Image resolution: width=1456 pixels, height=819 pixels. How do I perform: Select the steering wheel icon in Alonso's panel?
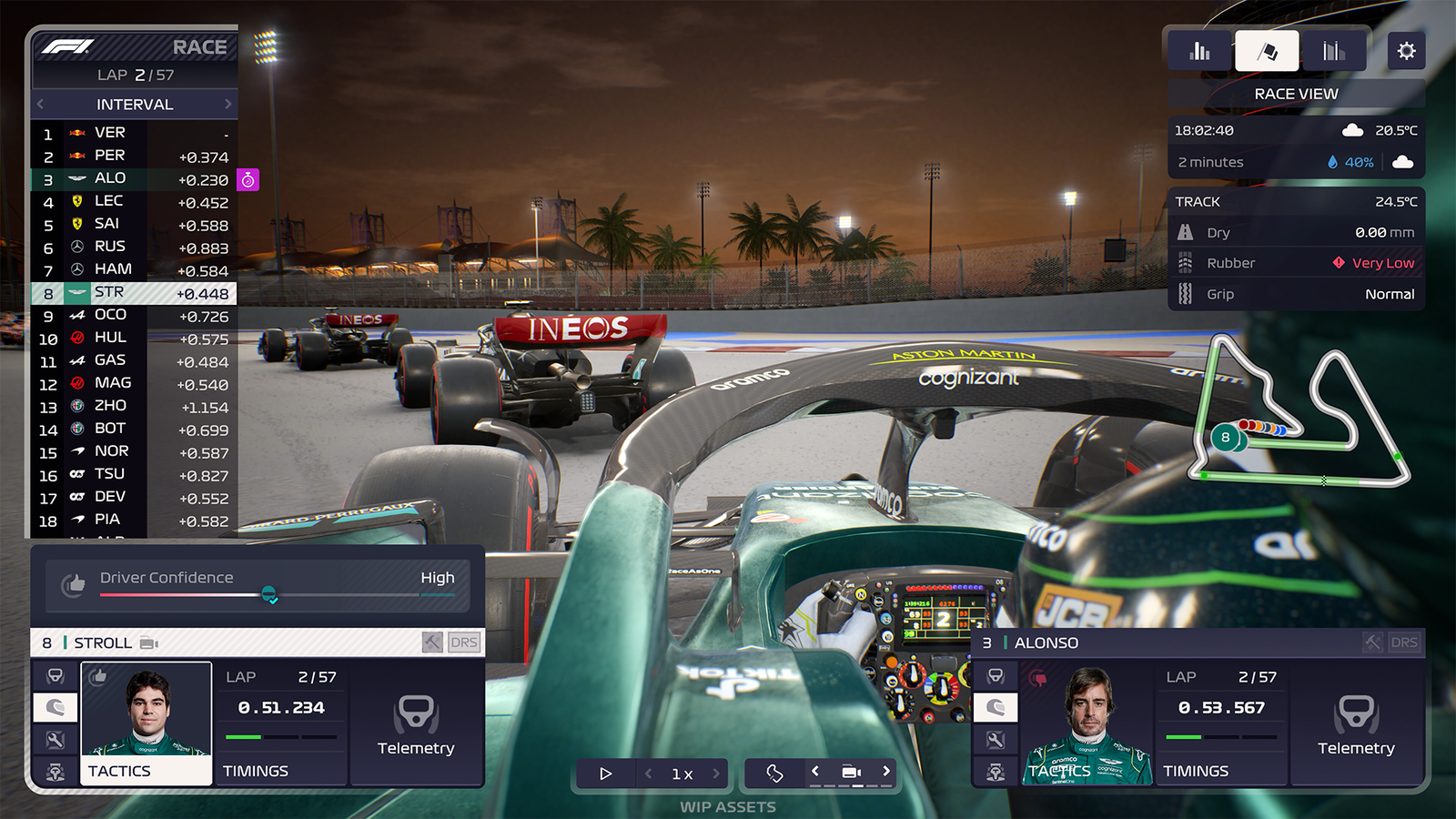[x=996, y=674]
